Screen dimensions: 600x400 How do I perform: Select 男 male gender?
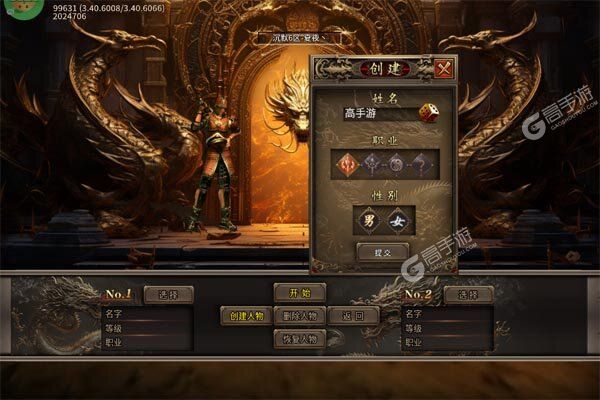click(x=369, y=220)
